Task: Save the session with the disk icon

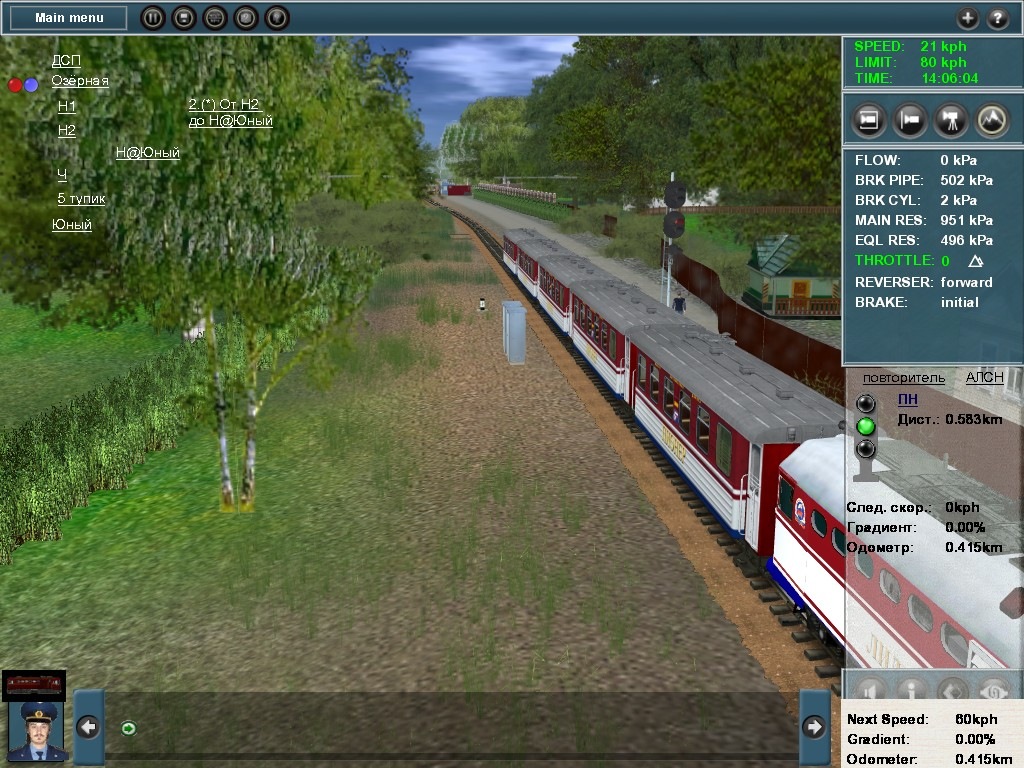Action: point(182,18)
